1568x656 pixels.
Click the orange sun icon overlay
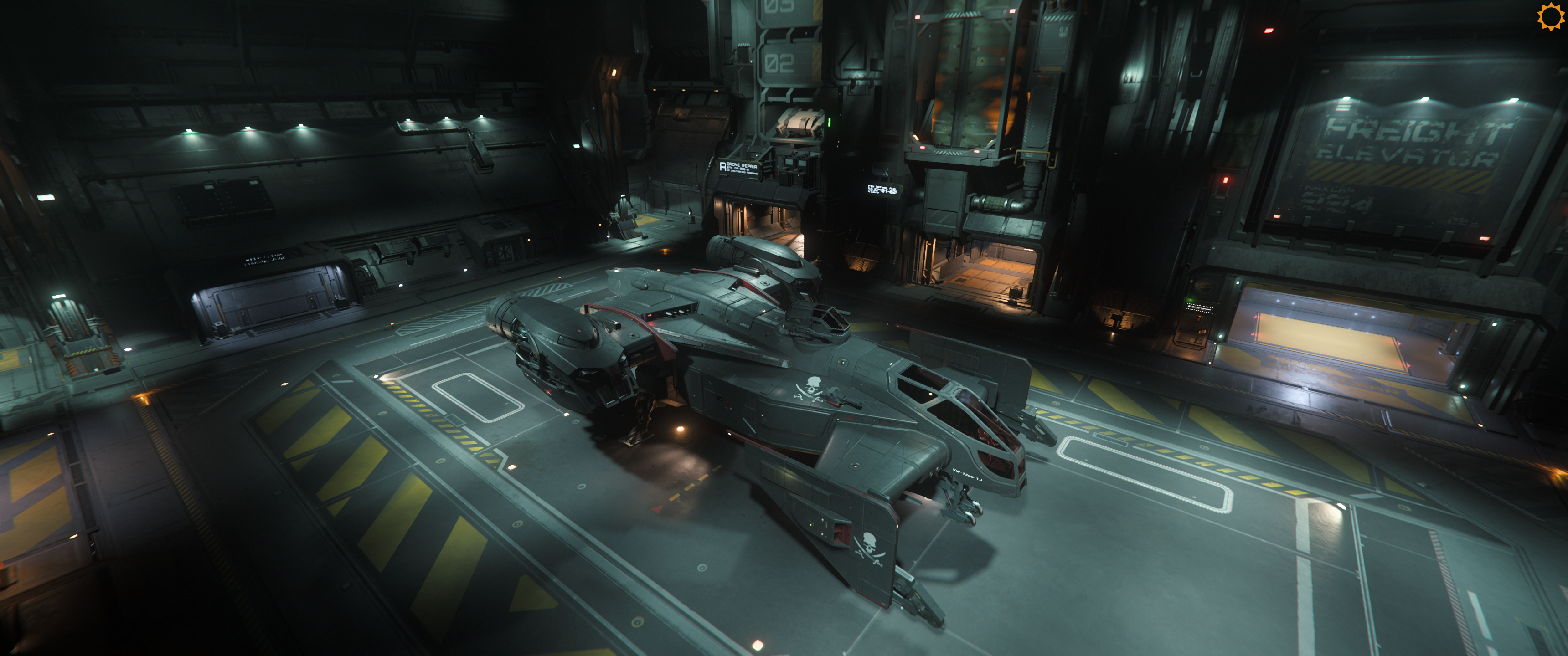[x=1550, y=16]
